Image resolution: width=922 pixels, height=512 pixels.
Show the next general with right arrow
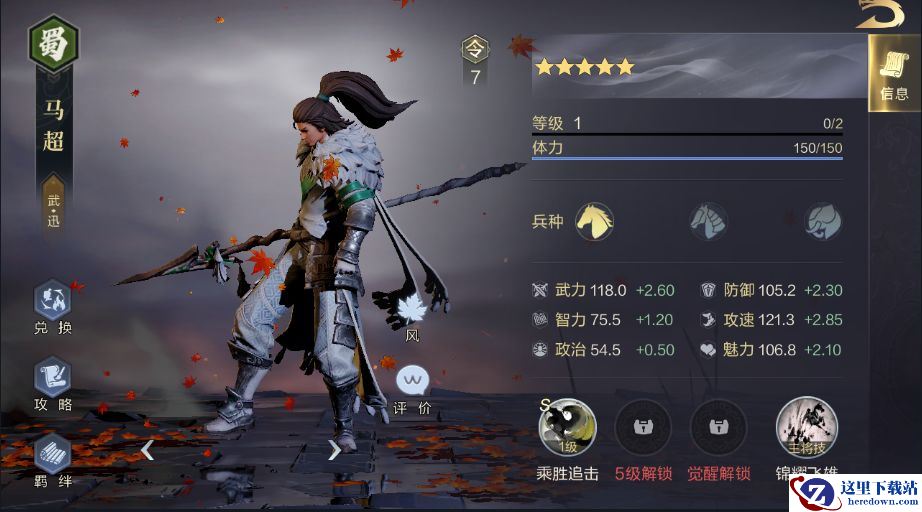click(334, 450)
